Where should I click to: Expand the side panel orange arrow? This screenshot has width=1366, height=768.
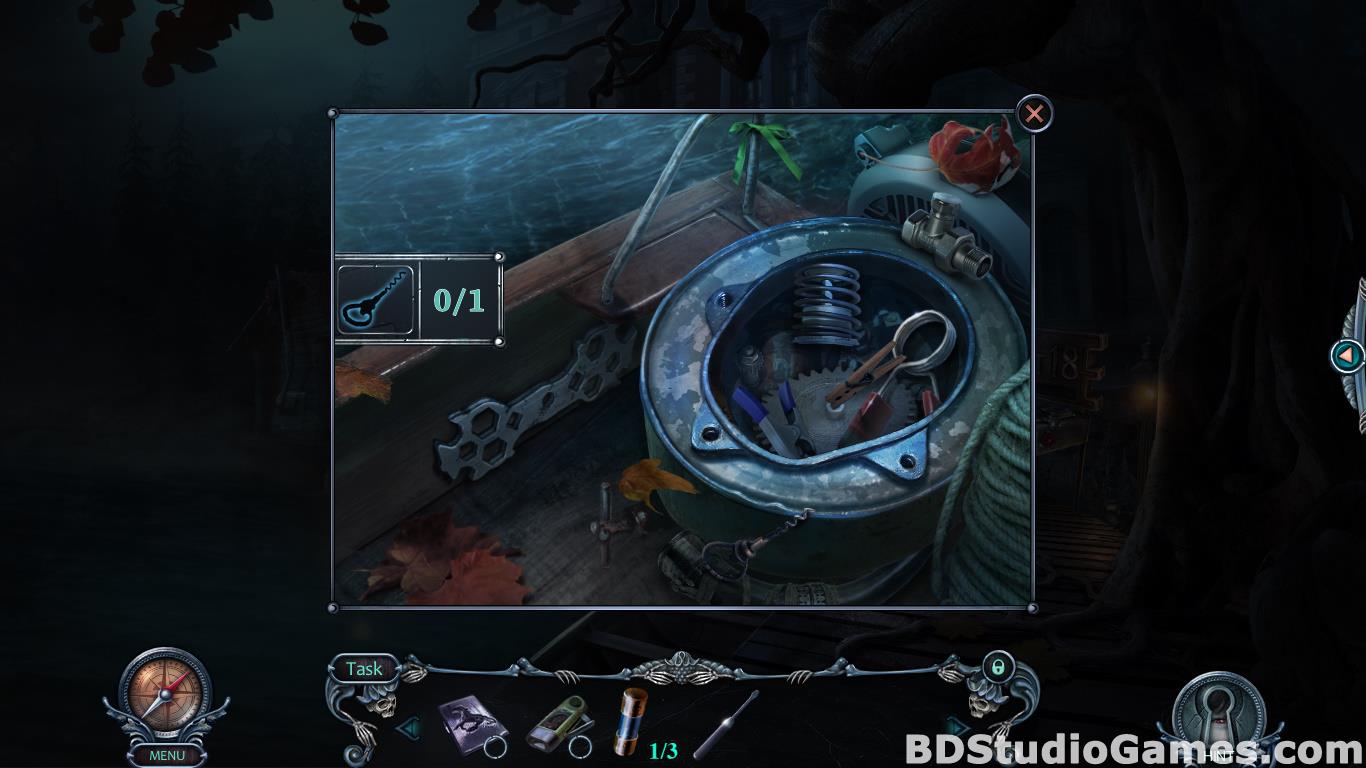pos(1347,355)
